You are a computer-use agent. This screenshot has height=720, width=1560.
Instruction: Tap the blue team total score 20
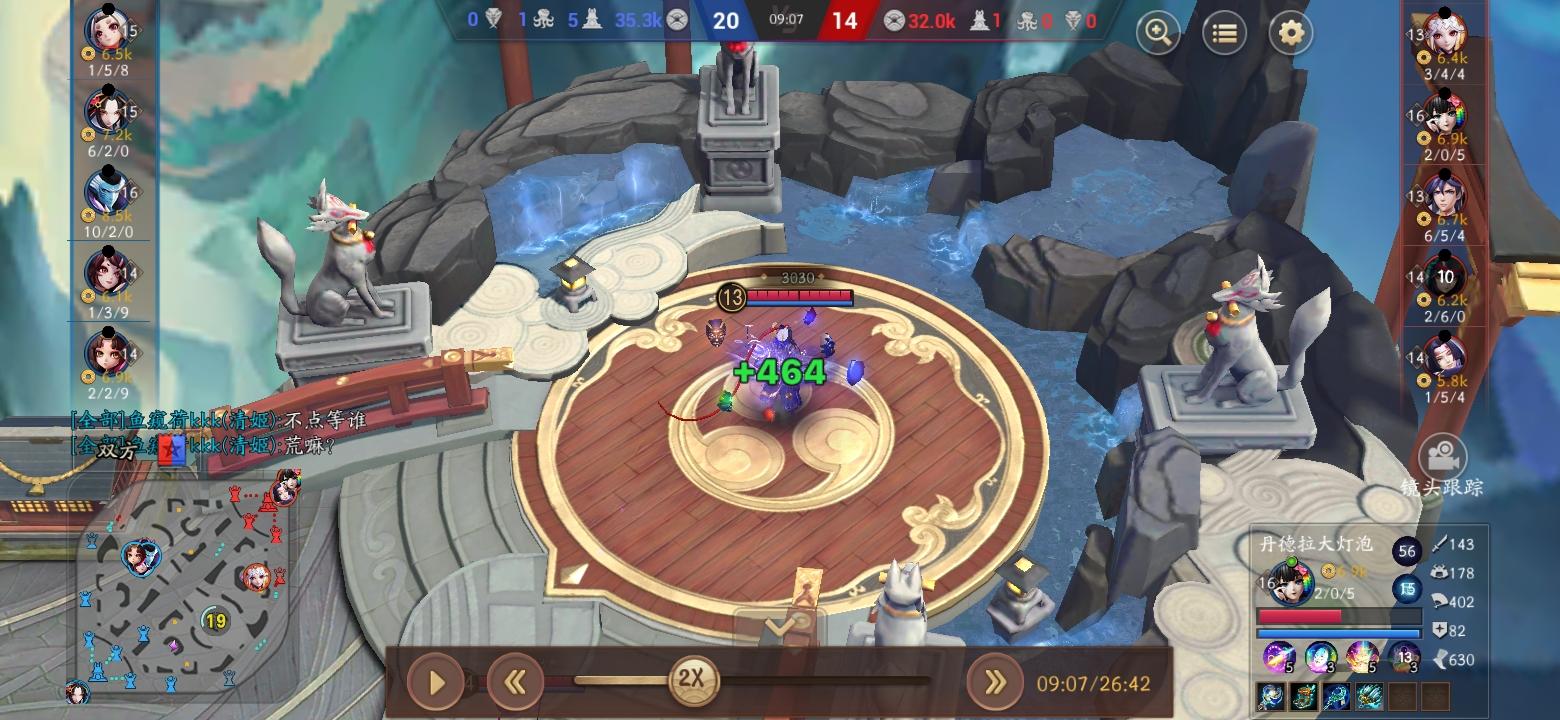point(727,20)
